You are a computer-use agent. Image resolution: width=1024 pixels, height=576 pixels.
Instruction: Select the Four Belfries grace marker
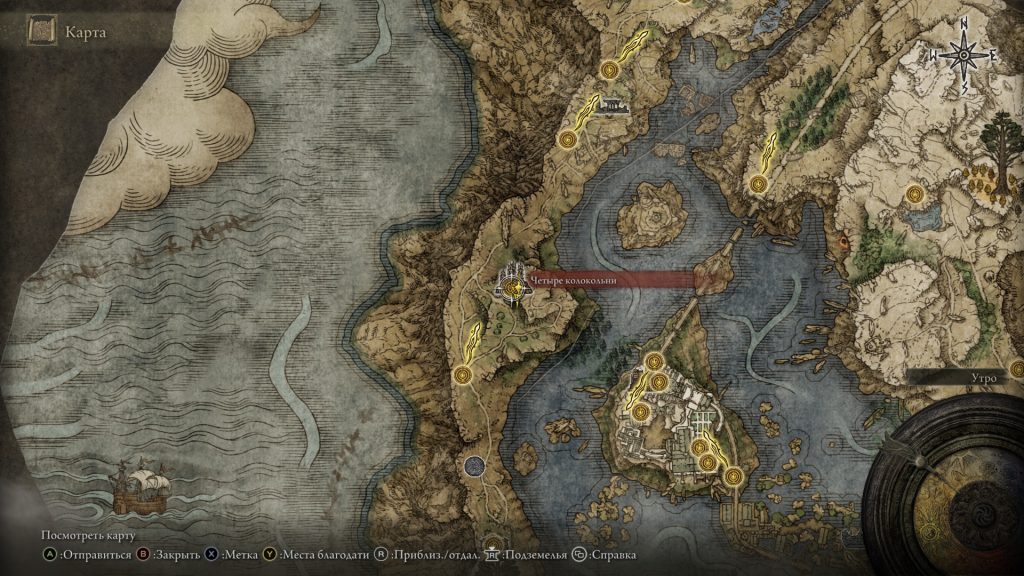coord(514,289)
